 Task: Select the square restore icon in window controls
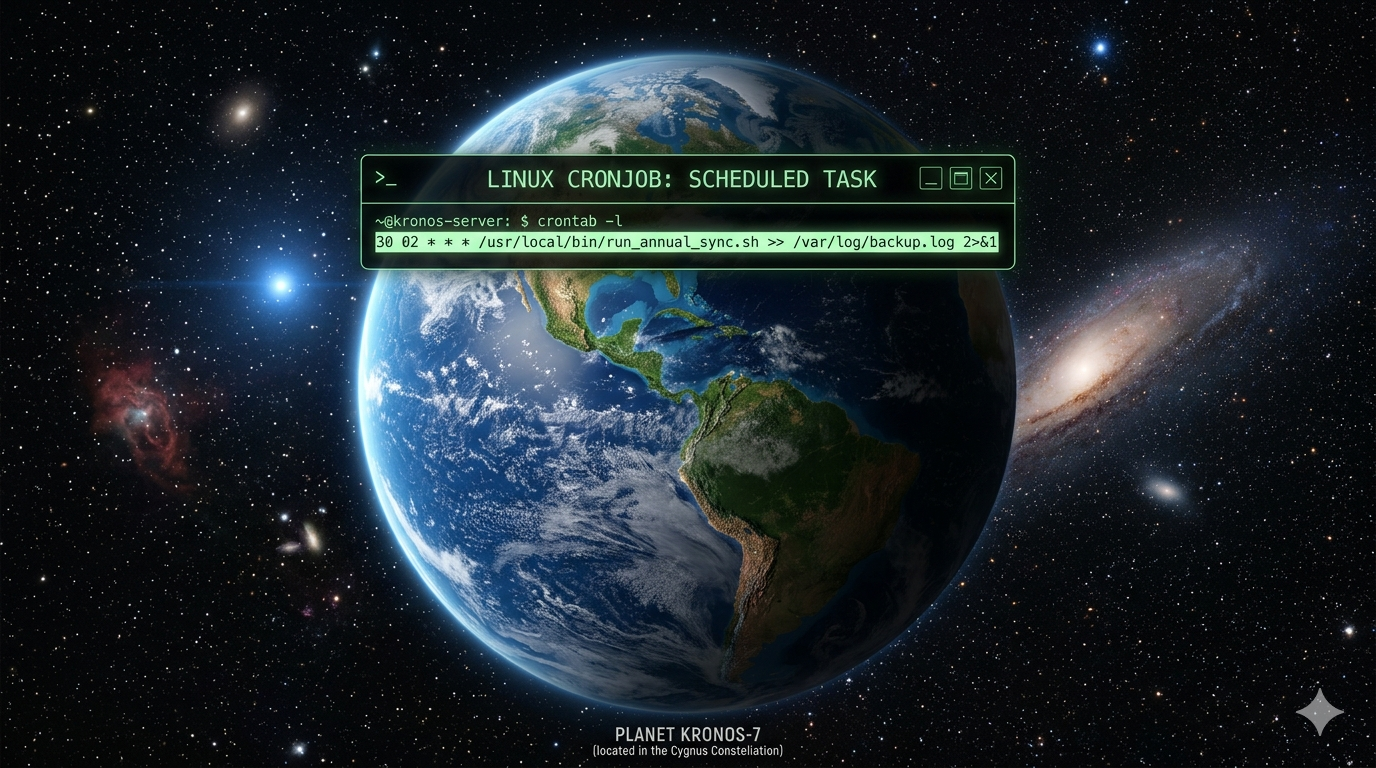tap(960, 177)
